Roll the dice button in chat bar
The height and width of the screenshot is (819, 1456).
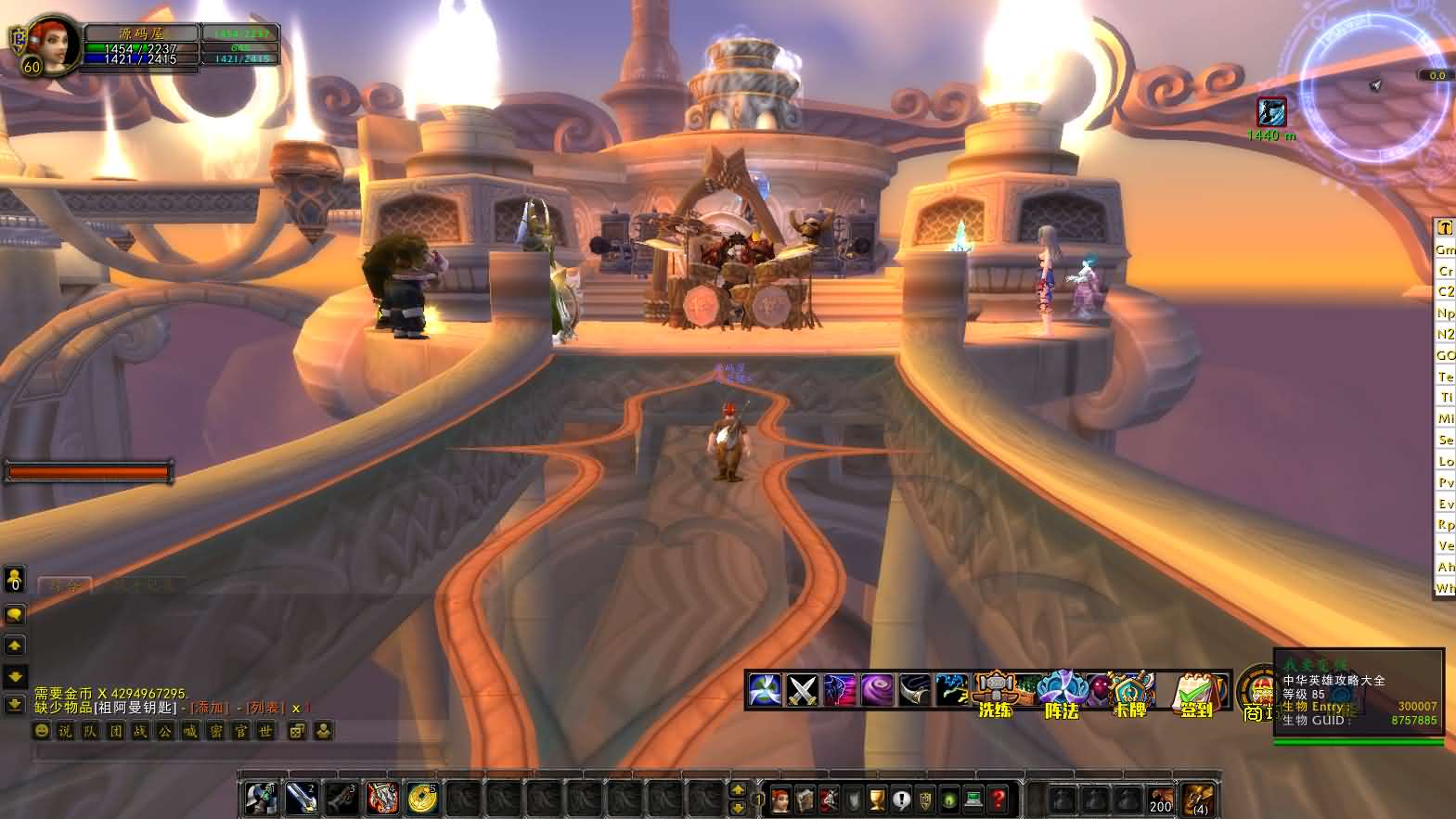pos(297,732)
